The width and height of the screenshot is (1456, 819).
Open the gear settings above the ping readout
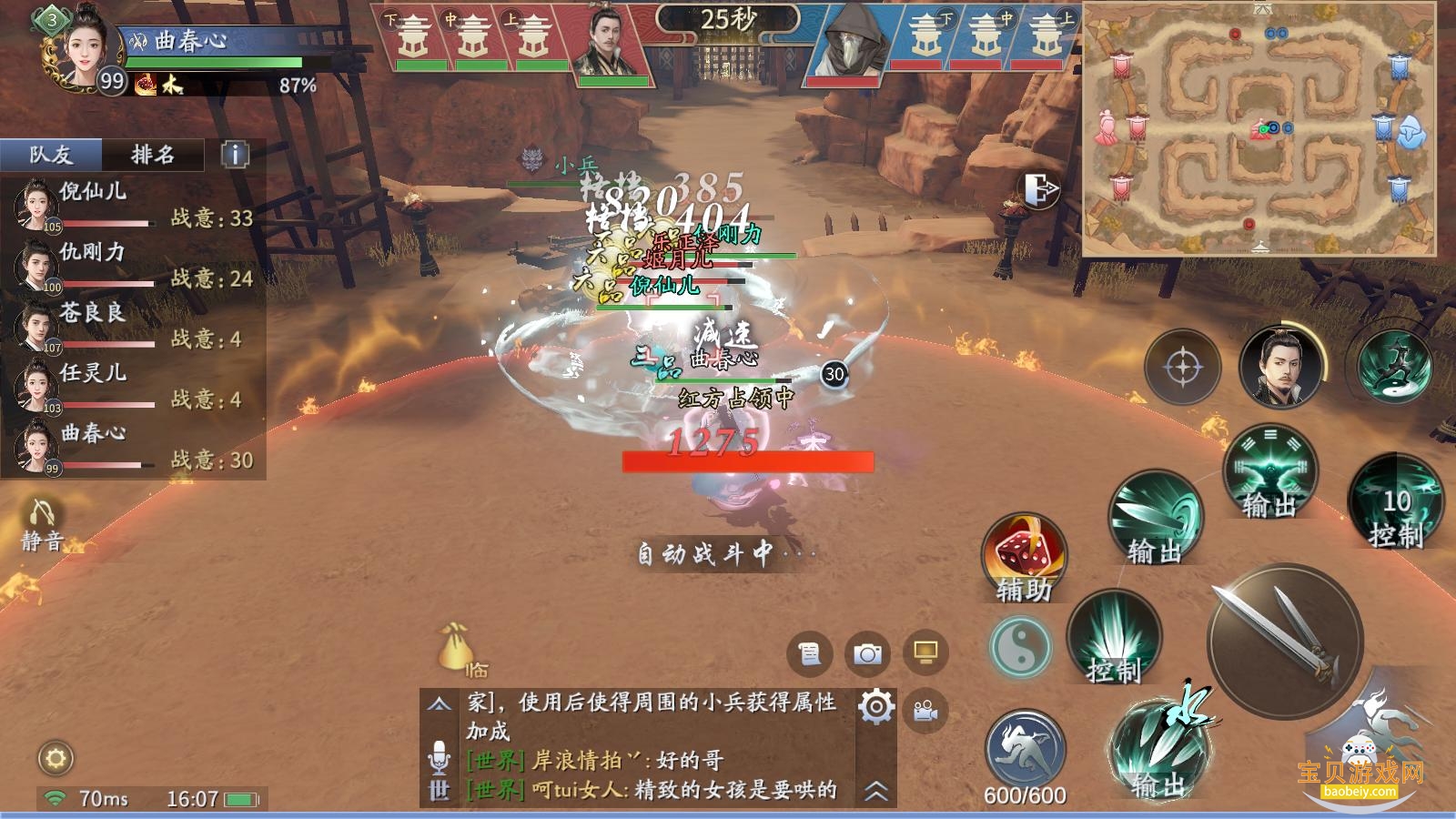point(56,757)
